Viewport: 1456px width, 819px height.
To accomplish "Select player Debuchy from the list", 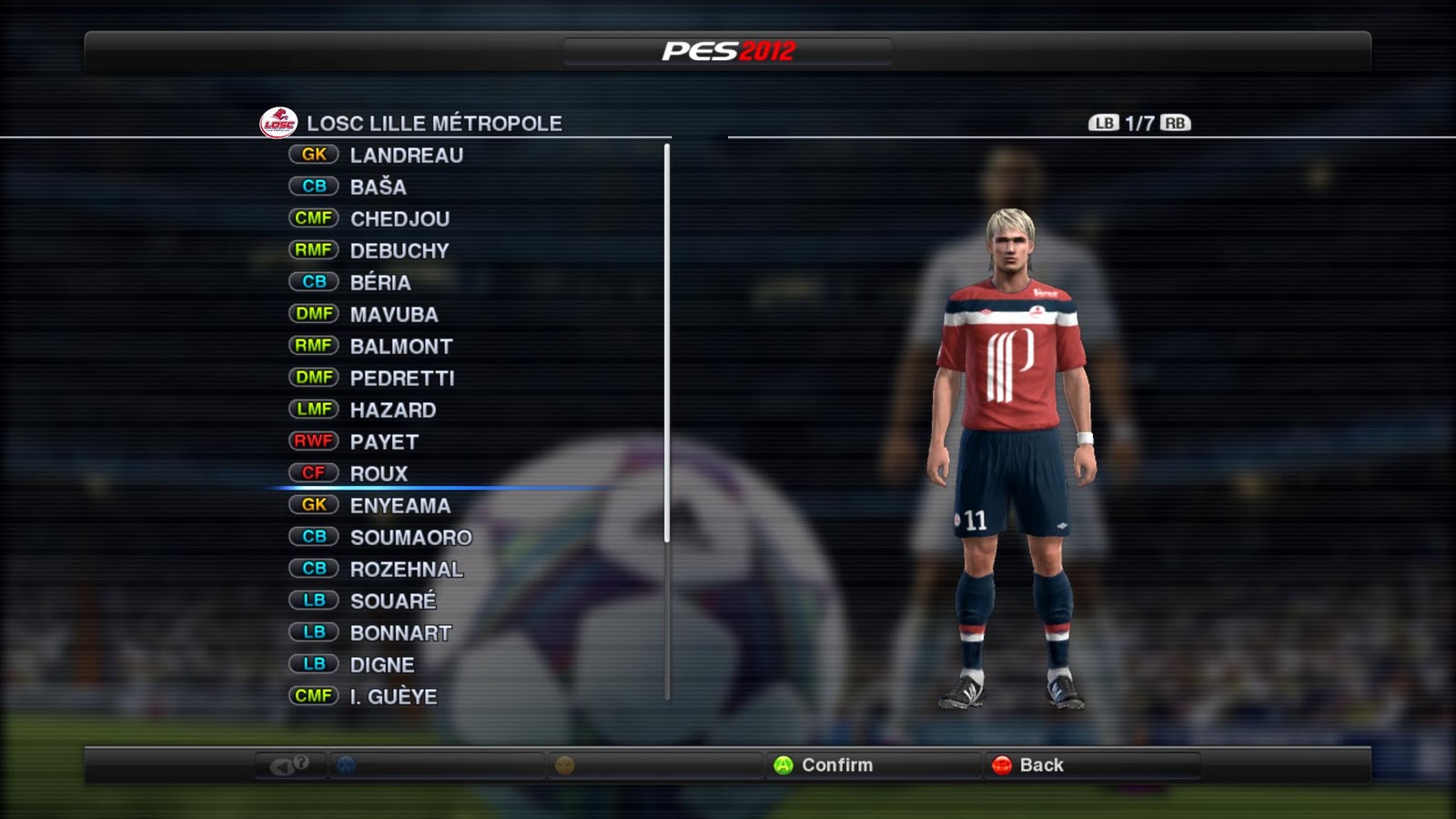I will coord(398,250).
